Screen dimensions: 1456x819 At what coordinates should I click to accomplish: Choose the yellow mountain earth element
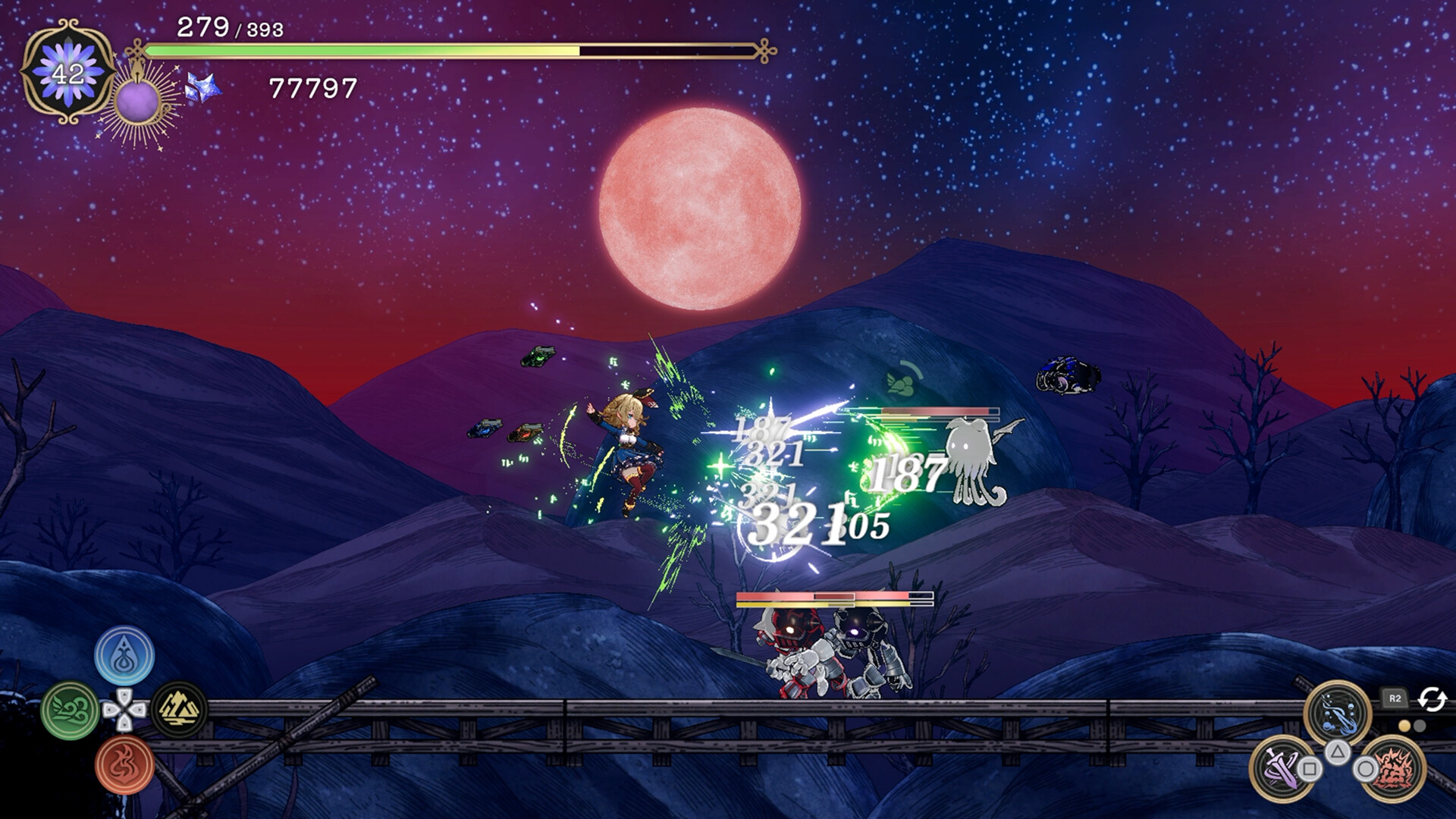point(179,710)
